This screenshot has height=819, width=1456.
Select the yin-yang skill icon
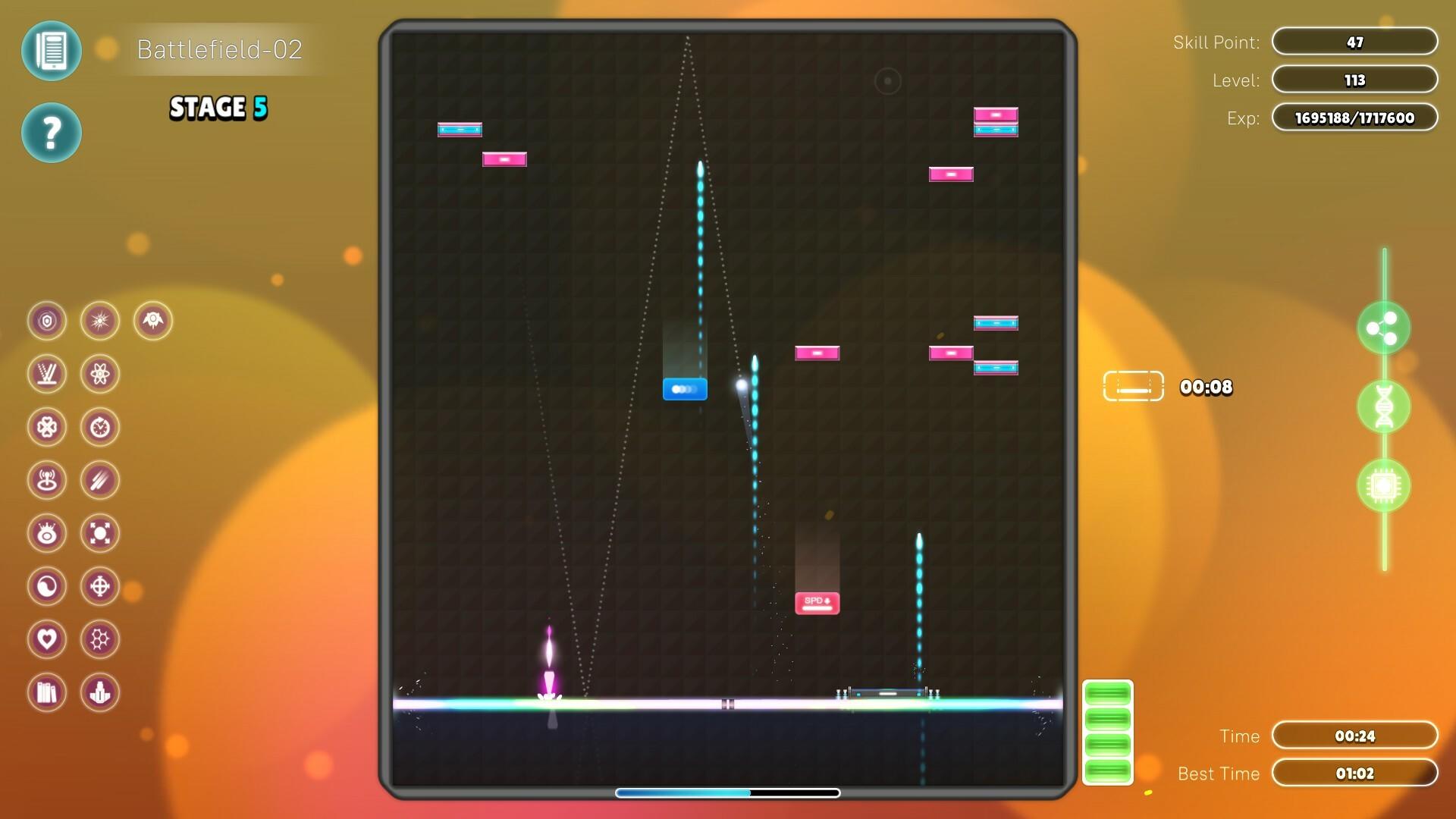pyautogui.click(x=47, y=586)
